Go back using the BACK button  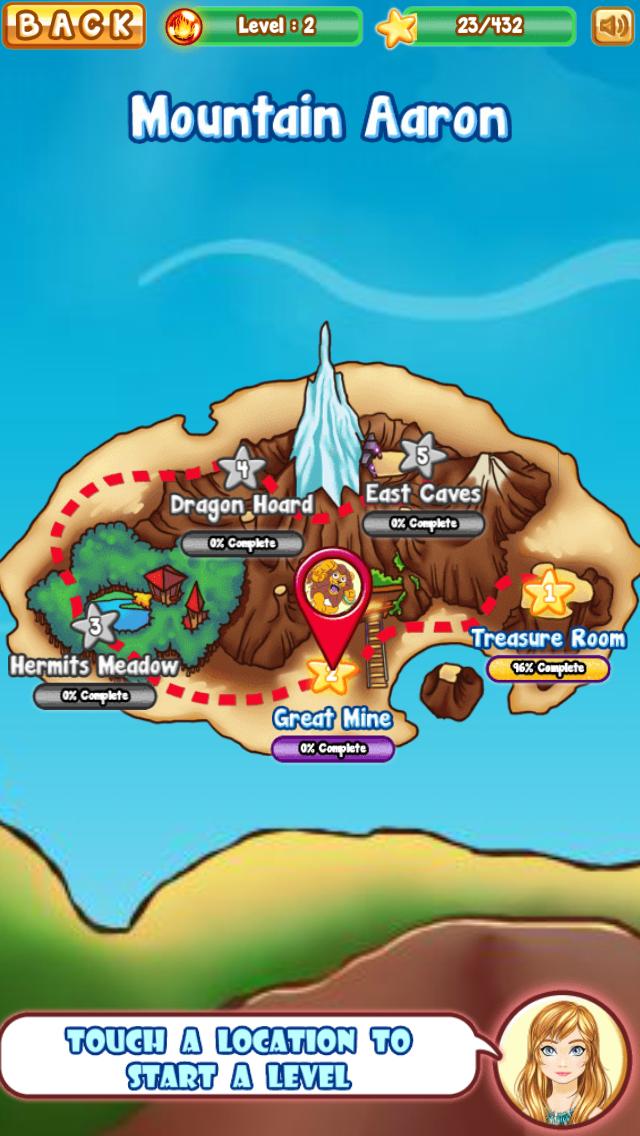click(73, 26)
